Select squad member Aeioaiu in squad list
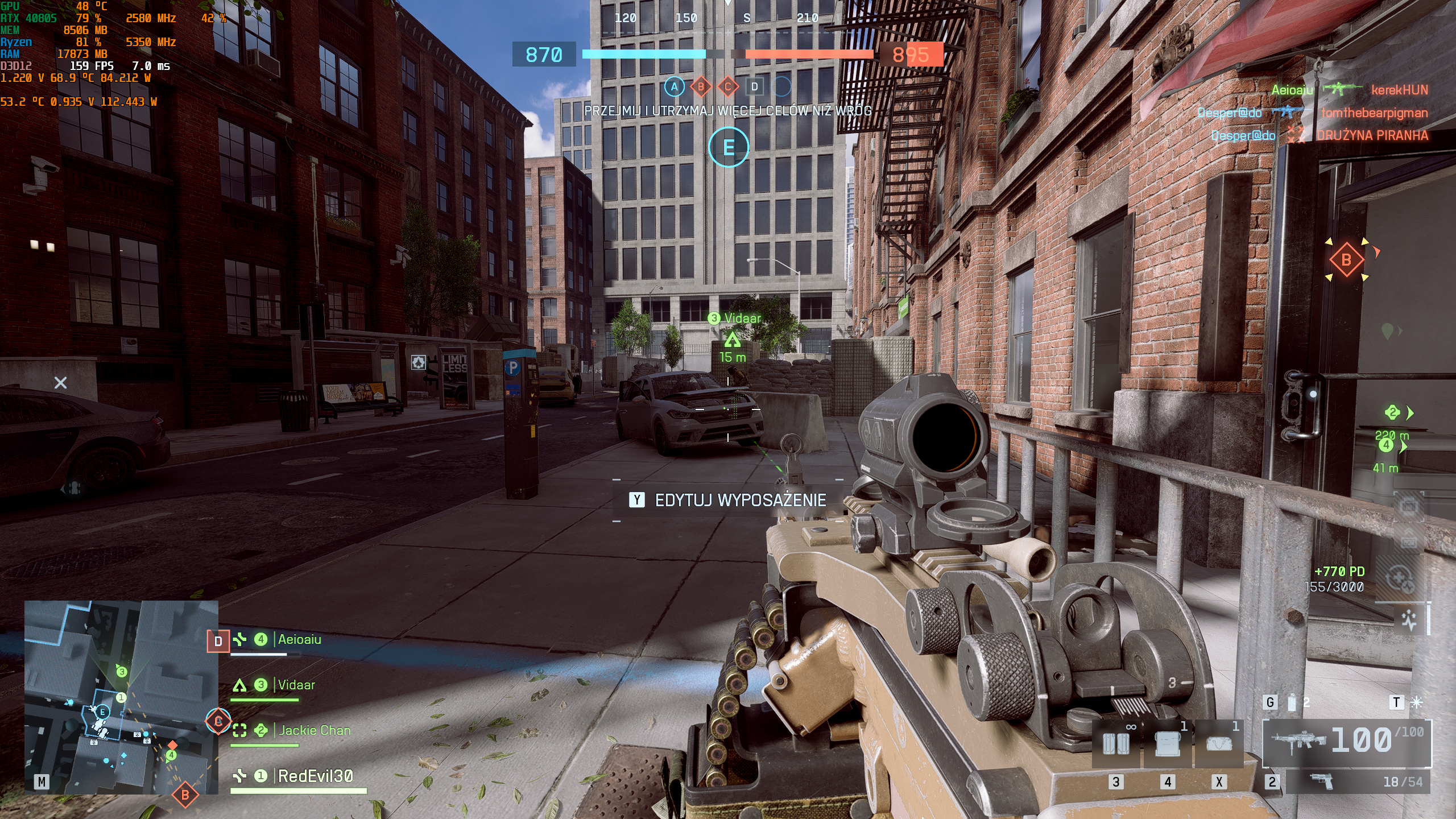Viewport: 1456px width, 819px height. pos(299,640)
